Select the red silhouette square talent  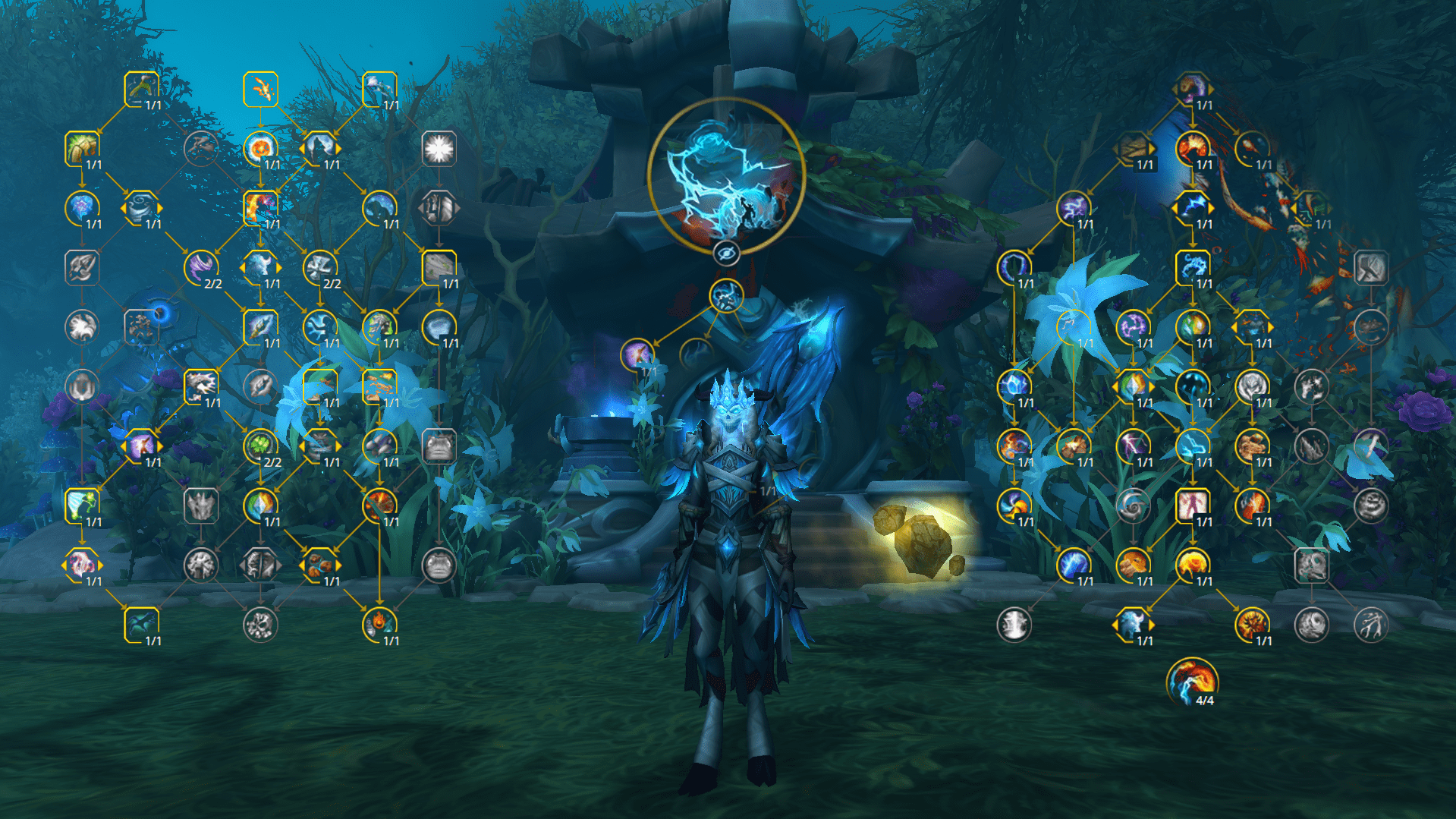coord(1192,505)
